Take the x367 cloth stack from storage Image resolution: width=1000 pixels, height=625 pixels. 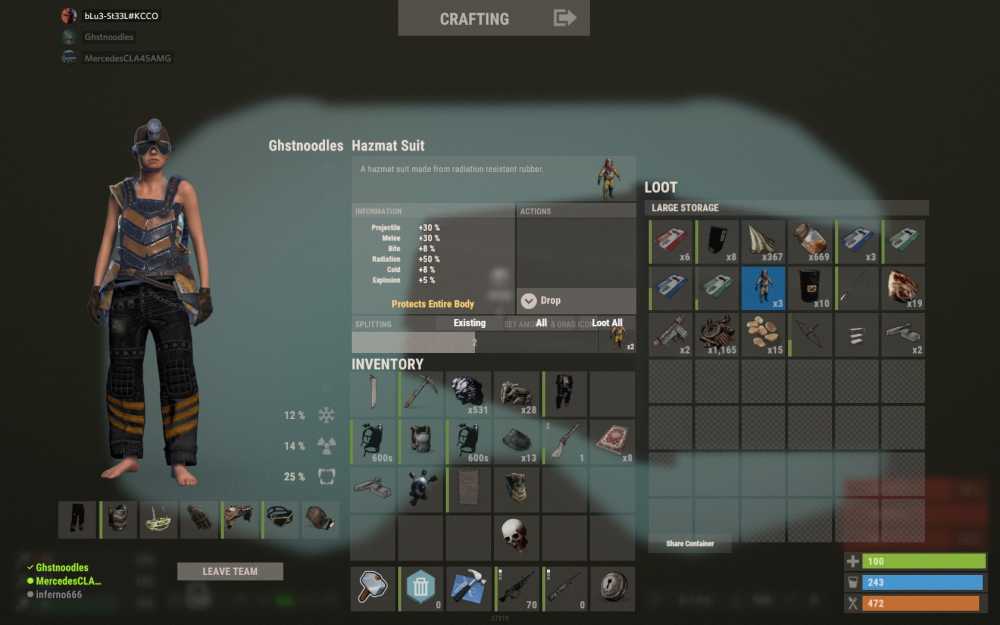(x=763, y=242)
